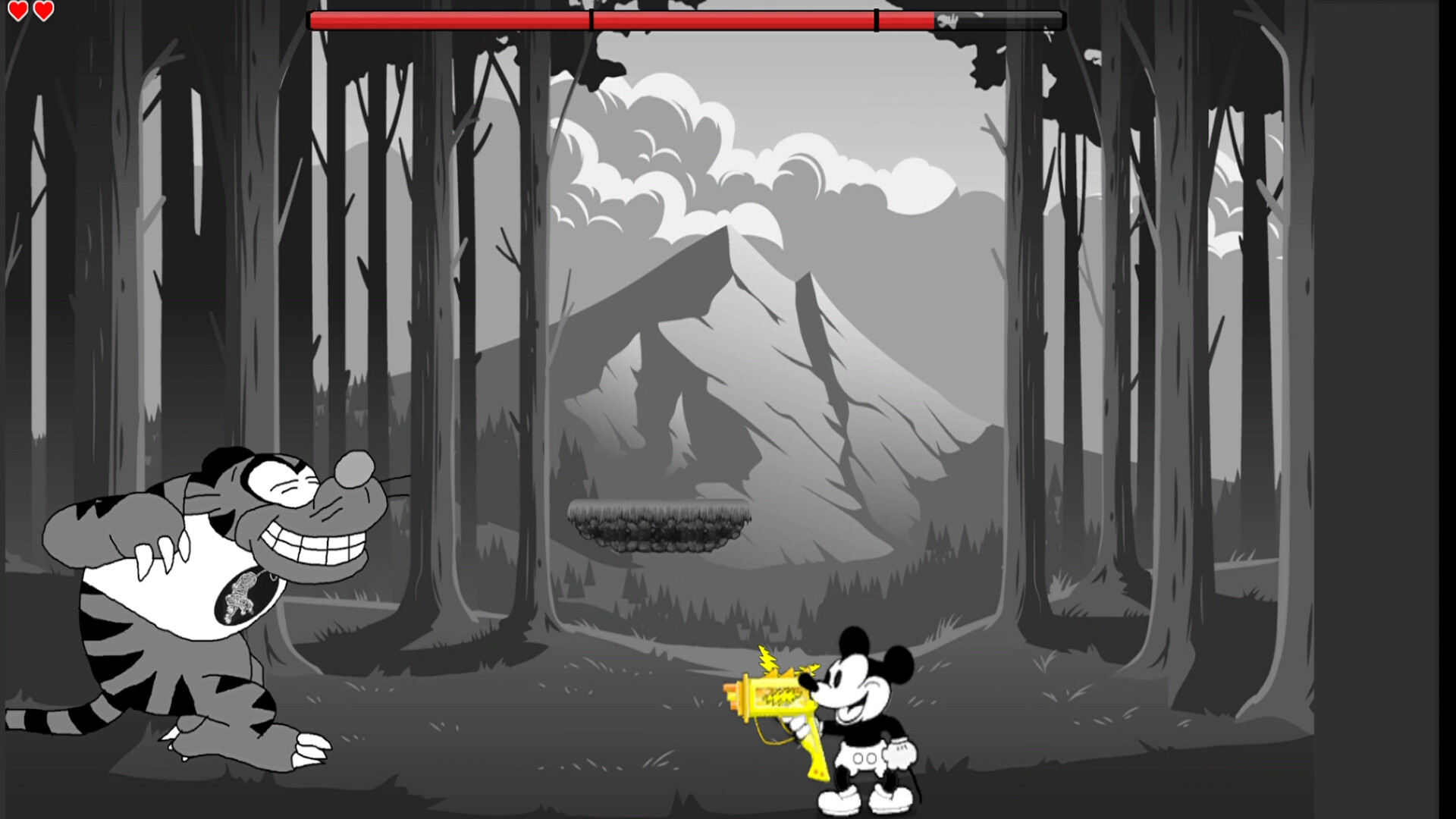Click the divider before the third health segment
This screenshot has height=819, width=1456.
pos(877,20)
